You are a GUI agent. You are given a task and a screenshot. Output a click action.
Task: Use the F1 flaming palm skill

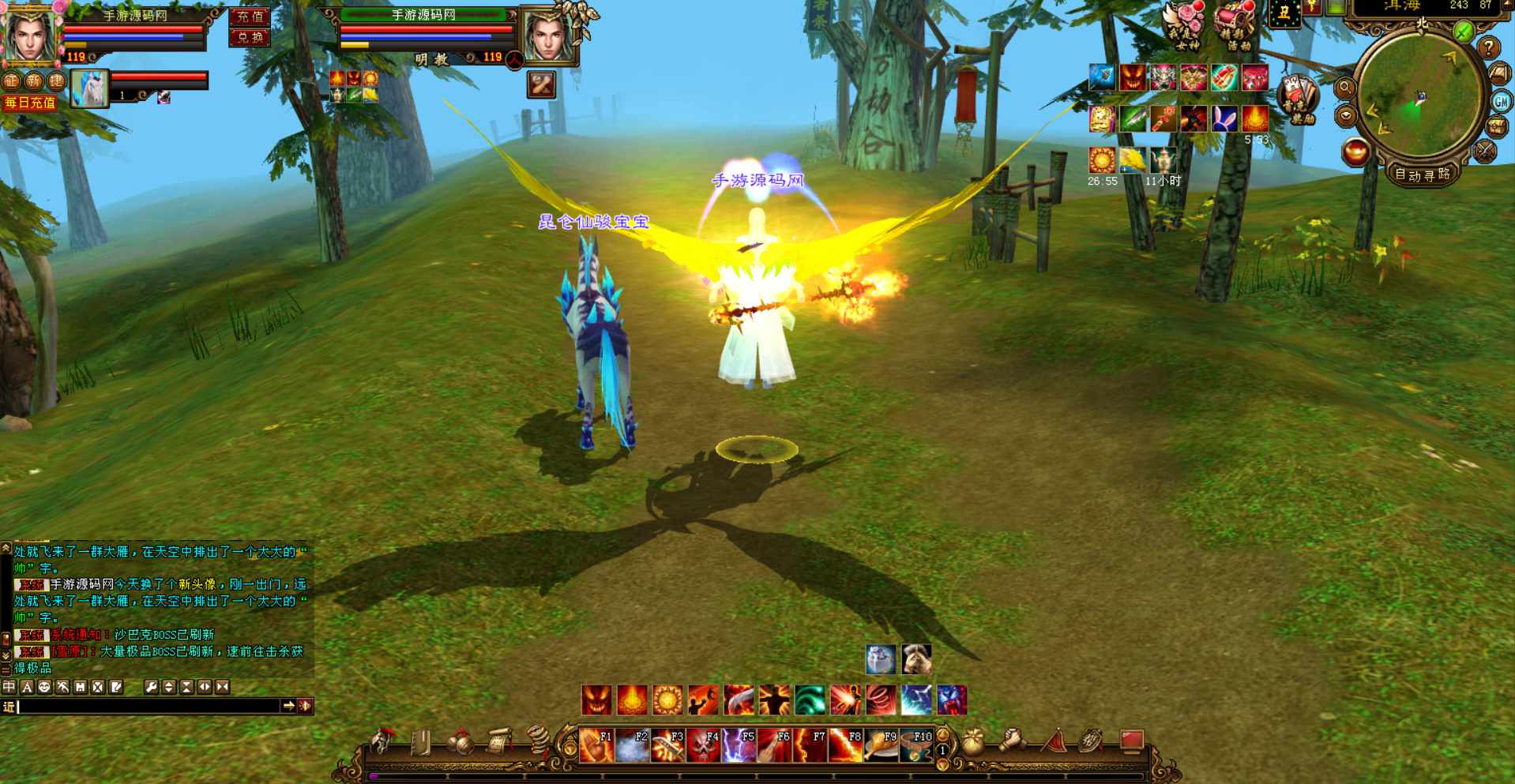tap(596, 745)
